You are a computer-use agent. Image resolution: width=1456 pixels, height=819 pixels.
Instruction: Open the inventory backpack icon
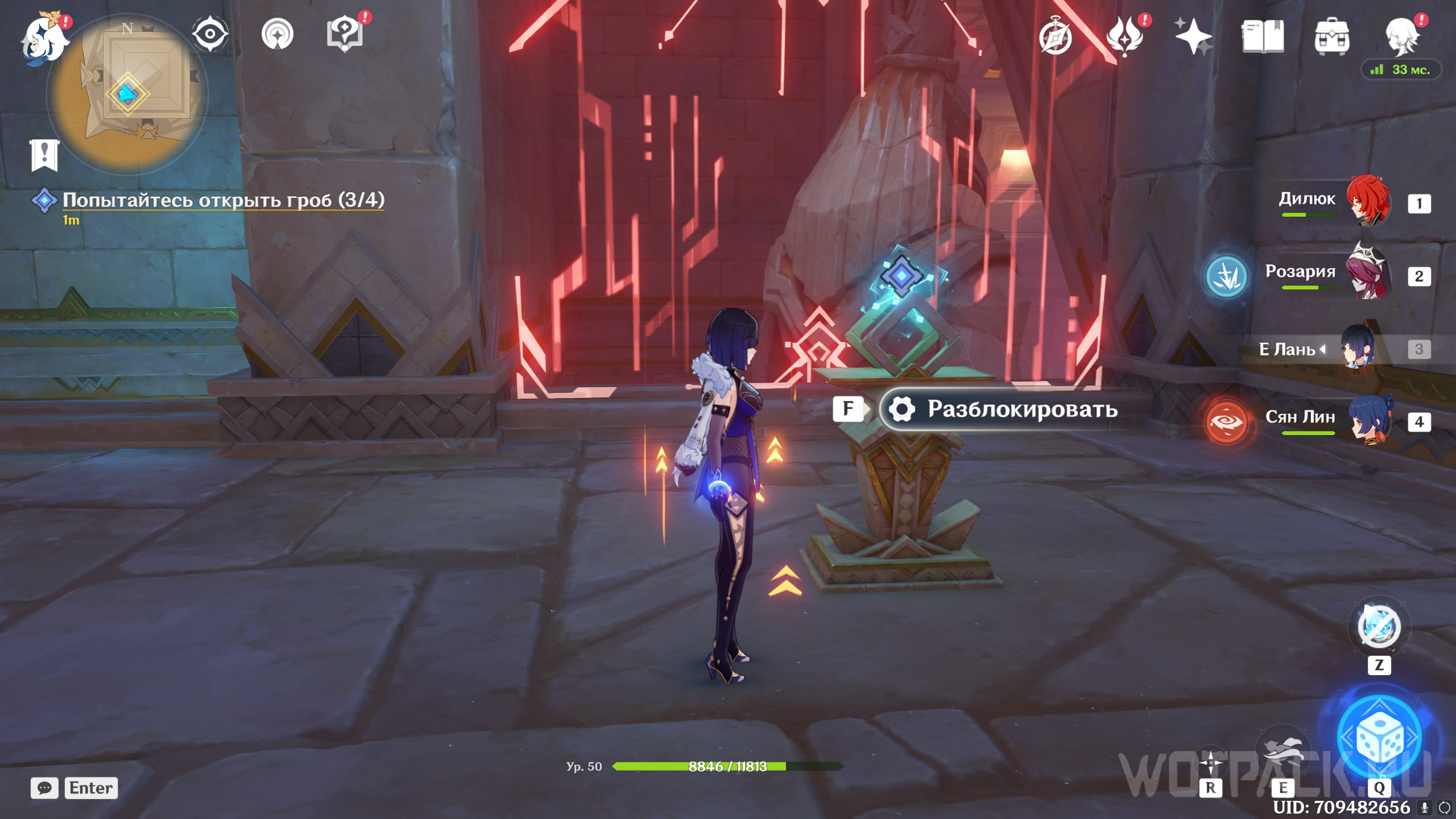click(1331, 36)
